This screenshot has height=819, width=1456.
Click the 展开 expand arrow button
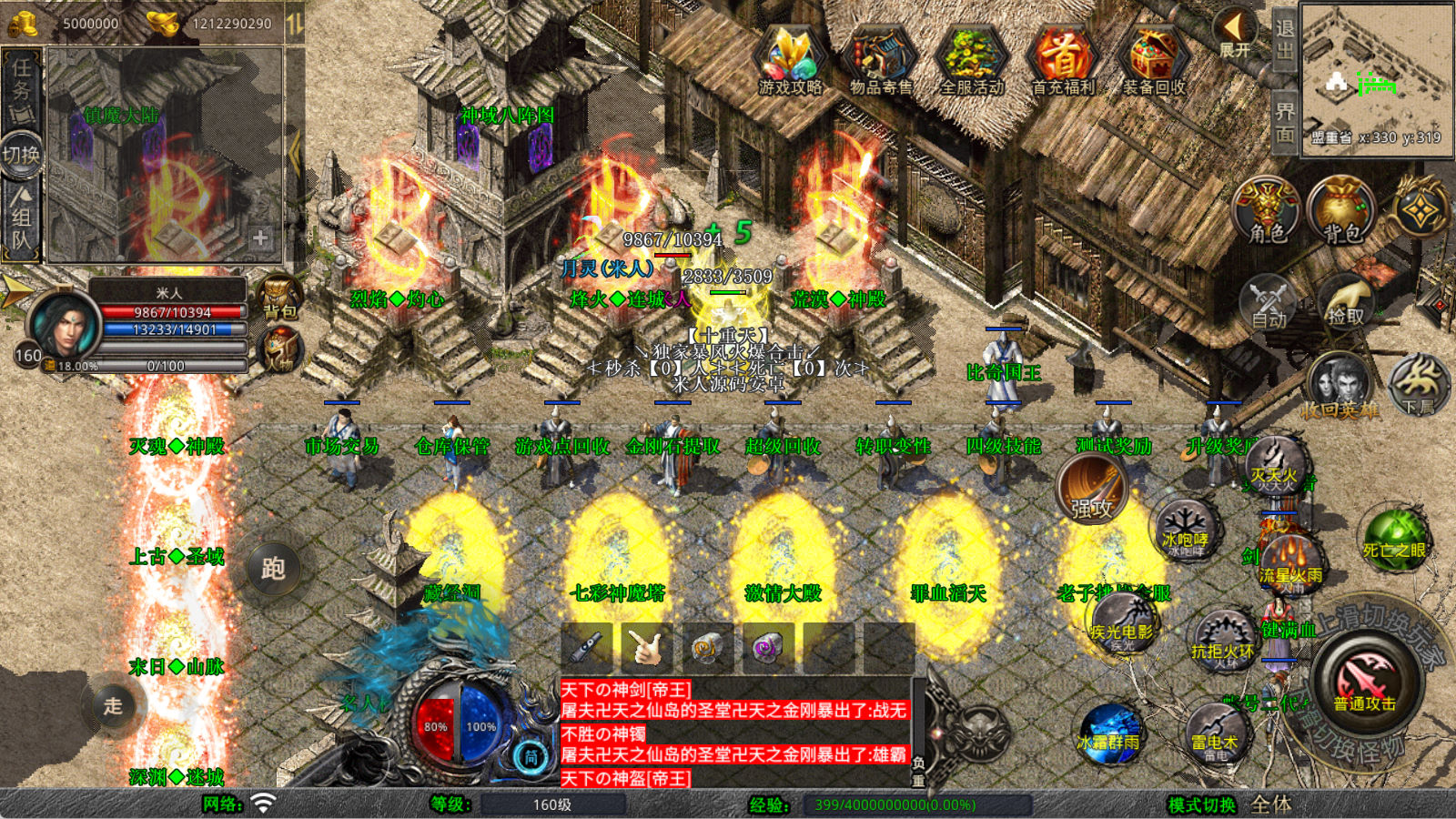[1235, 32]
